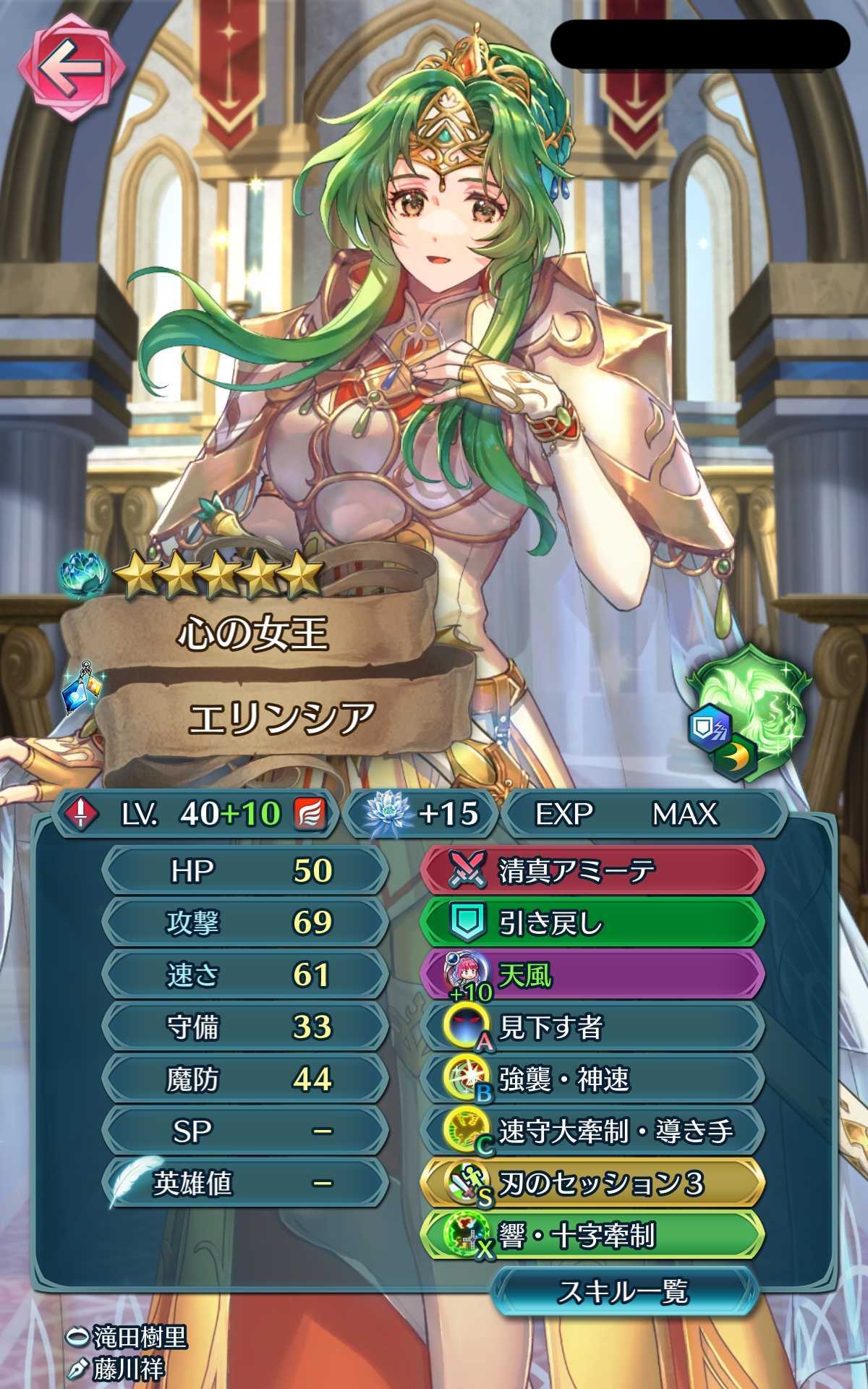Show the HP stat details
The image size is (868, 1389).
point(244,871)
